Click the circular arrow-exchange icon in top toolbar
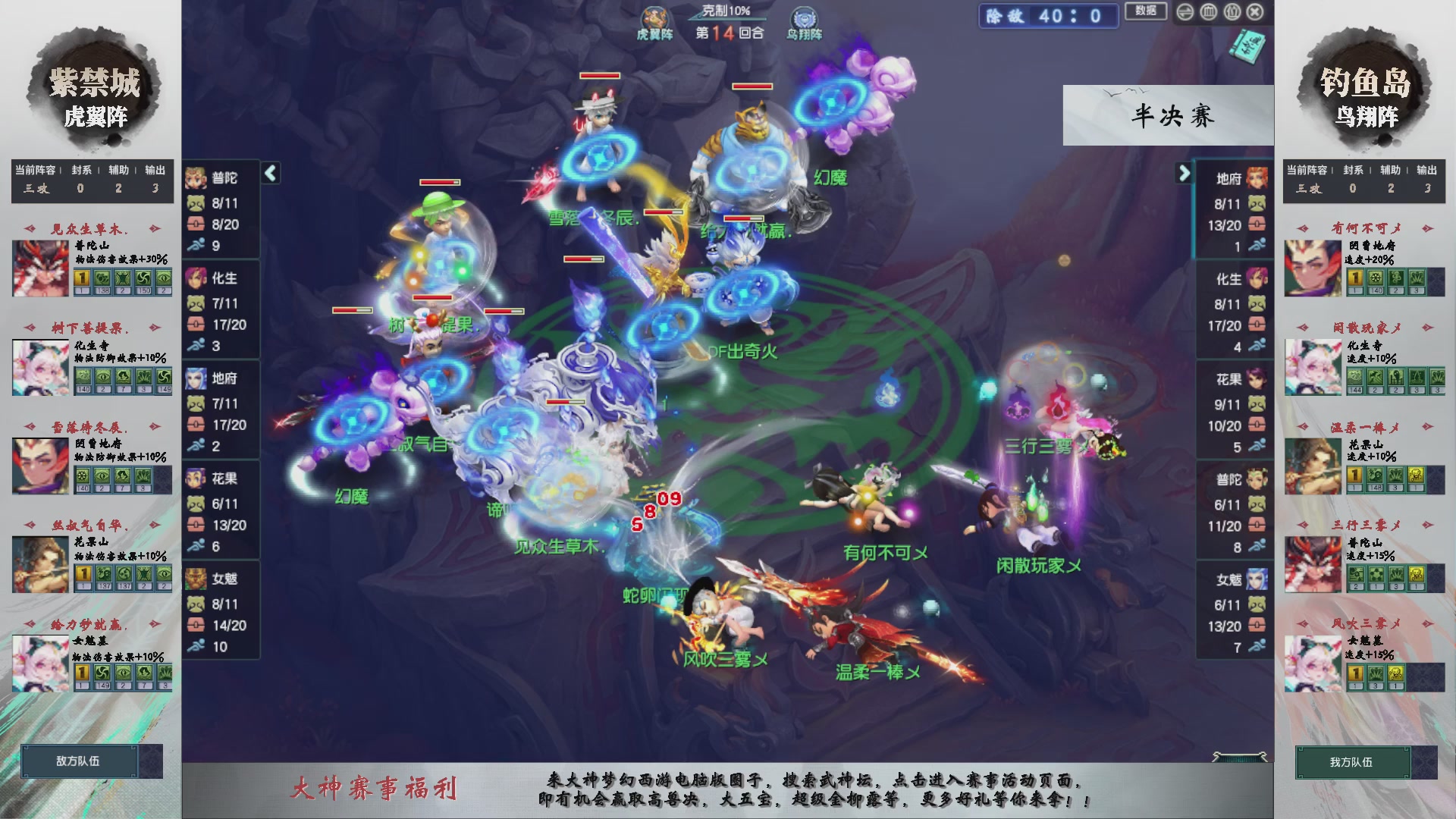The height and width of the screenshot is (819, 1456). pos(1185,12)
